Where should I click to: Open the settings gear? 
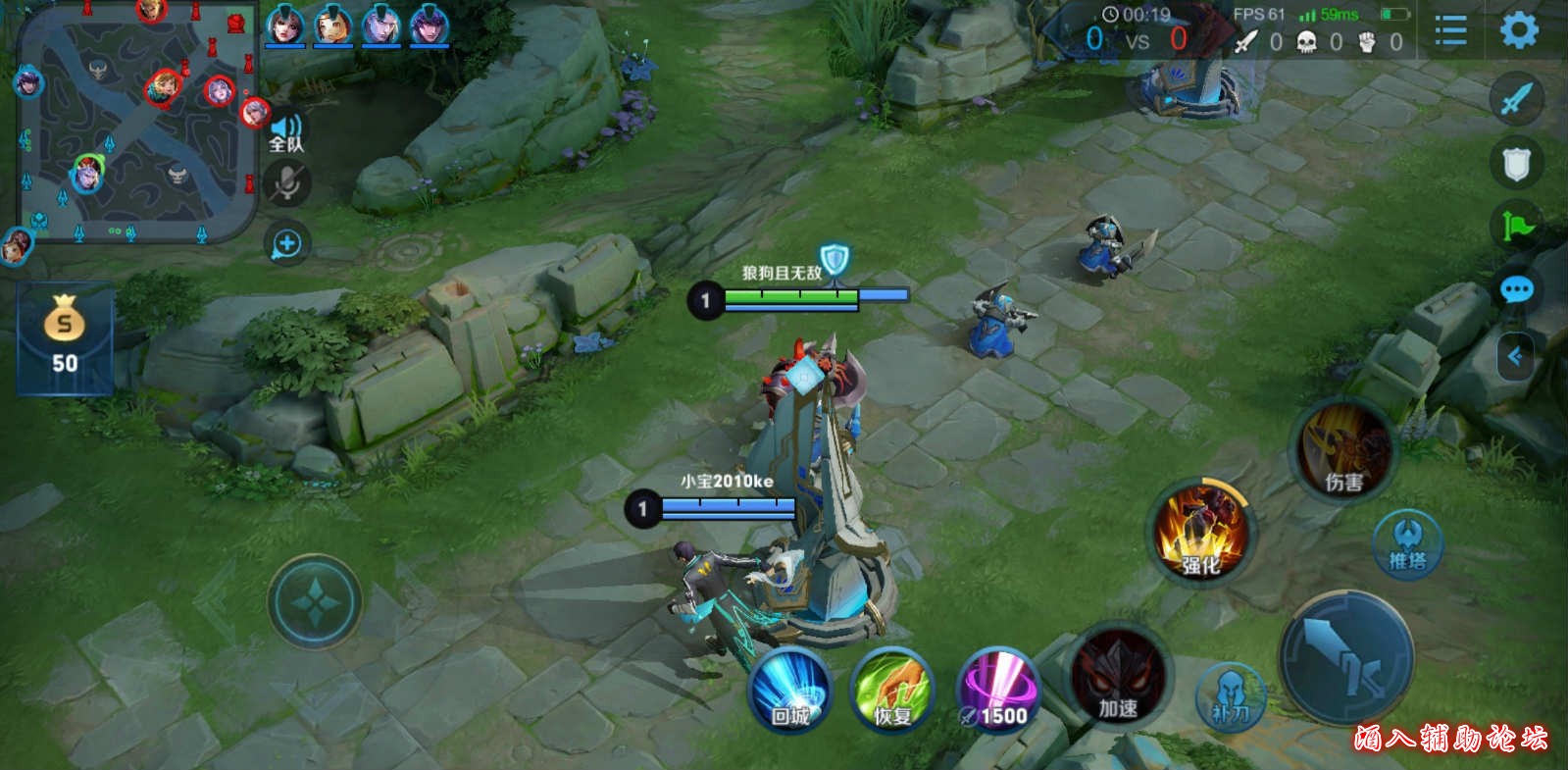coord(1518,30)
